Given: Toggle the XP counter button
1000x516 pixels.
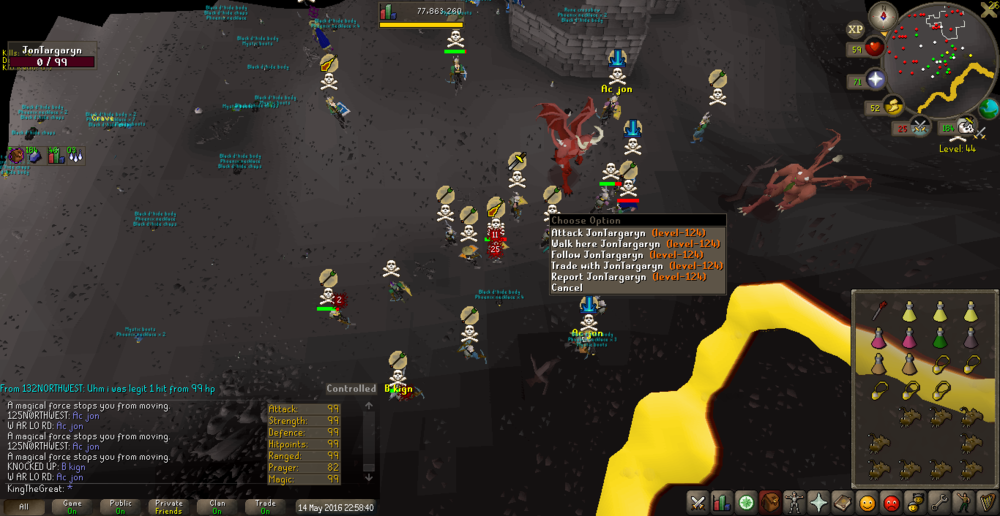Looking at the screenshot, I should [x=856, y=30].
